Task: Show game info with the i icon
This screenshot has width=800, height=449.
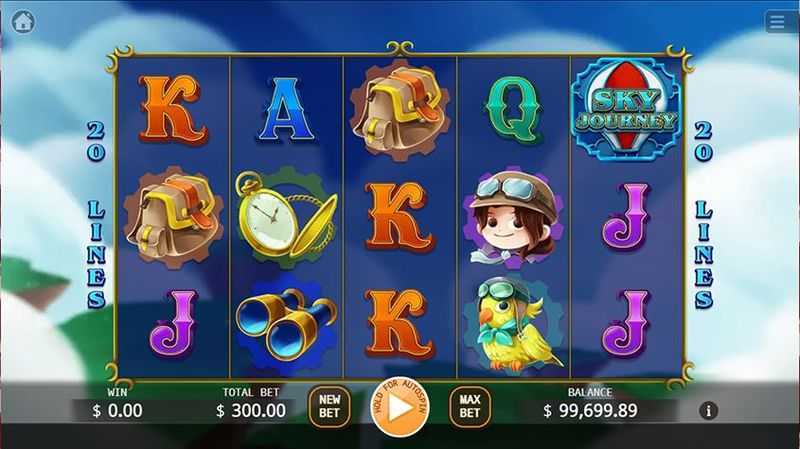Action: pyautogui.click(x=709, y=410)
